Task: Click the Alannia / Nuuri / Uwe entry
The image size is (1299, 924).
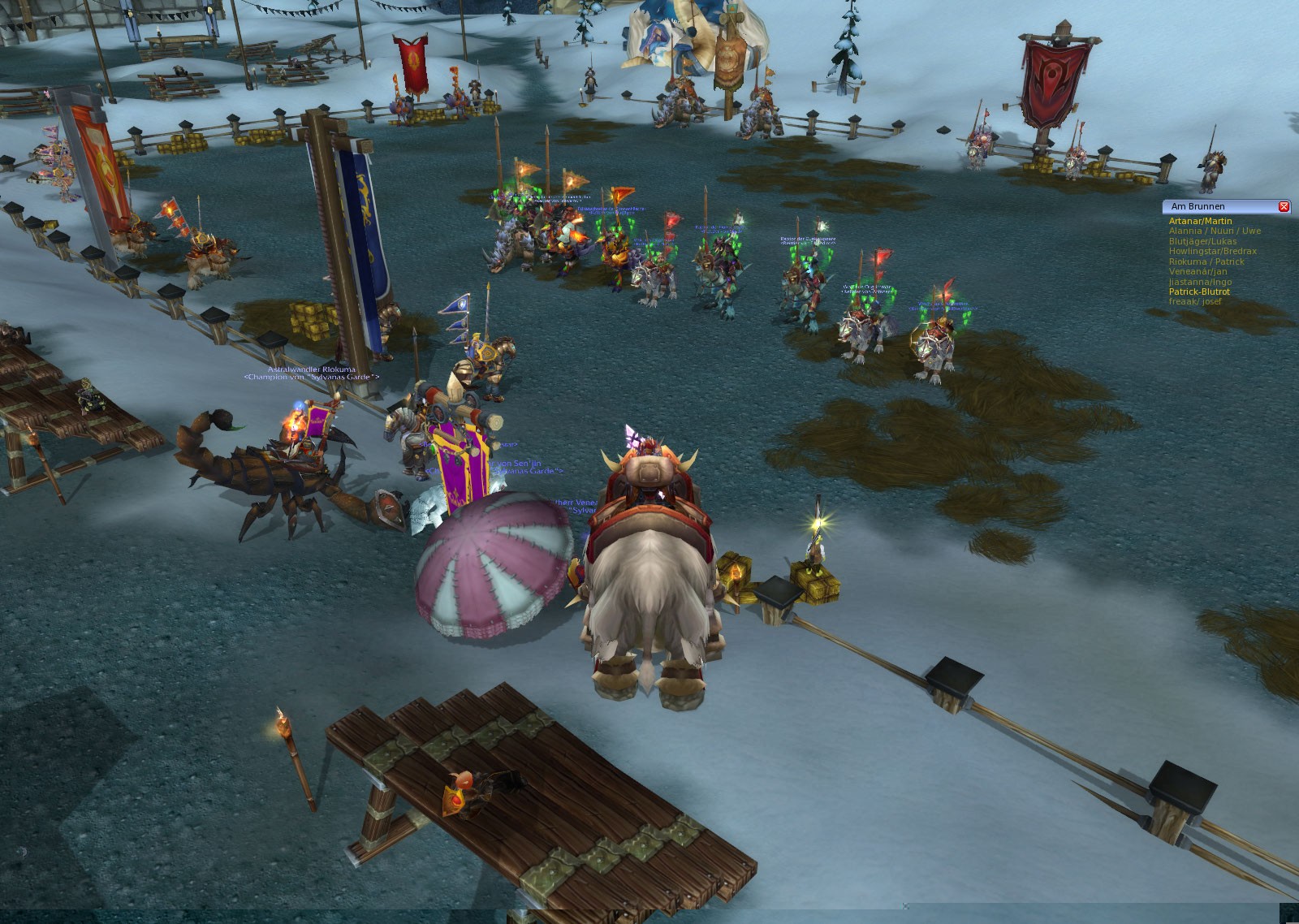Action: tap(1215, 231)
